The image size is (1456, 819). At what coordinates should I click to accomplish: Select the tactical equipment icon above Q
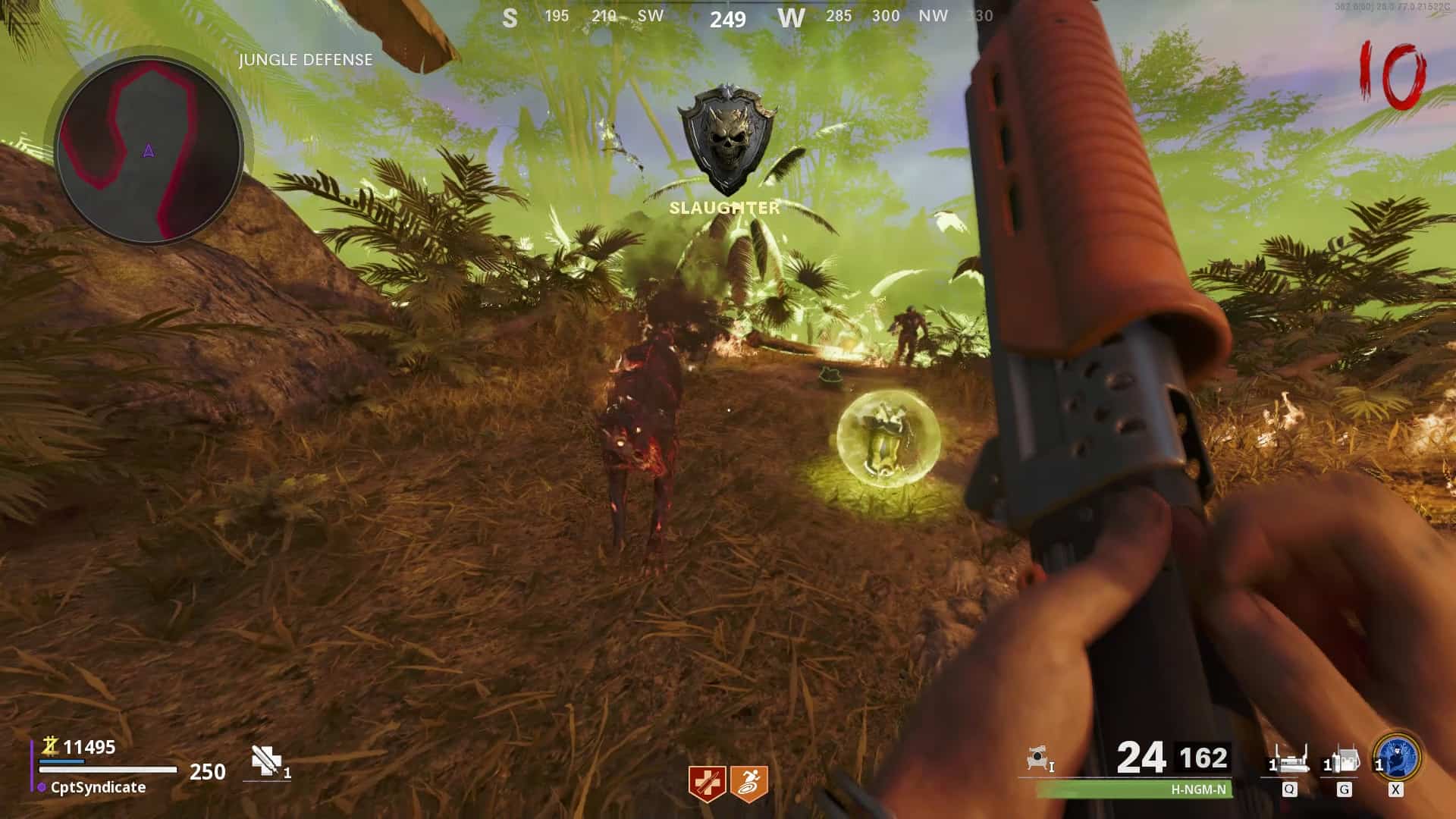pyautogui.click(x=1289, y=758)
